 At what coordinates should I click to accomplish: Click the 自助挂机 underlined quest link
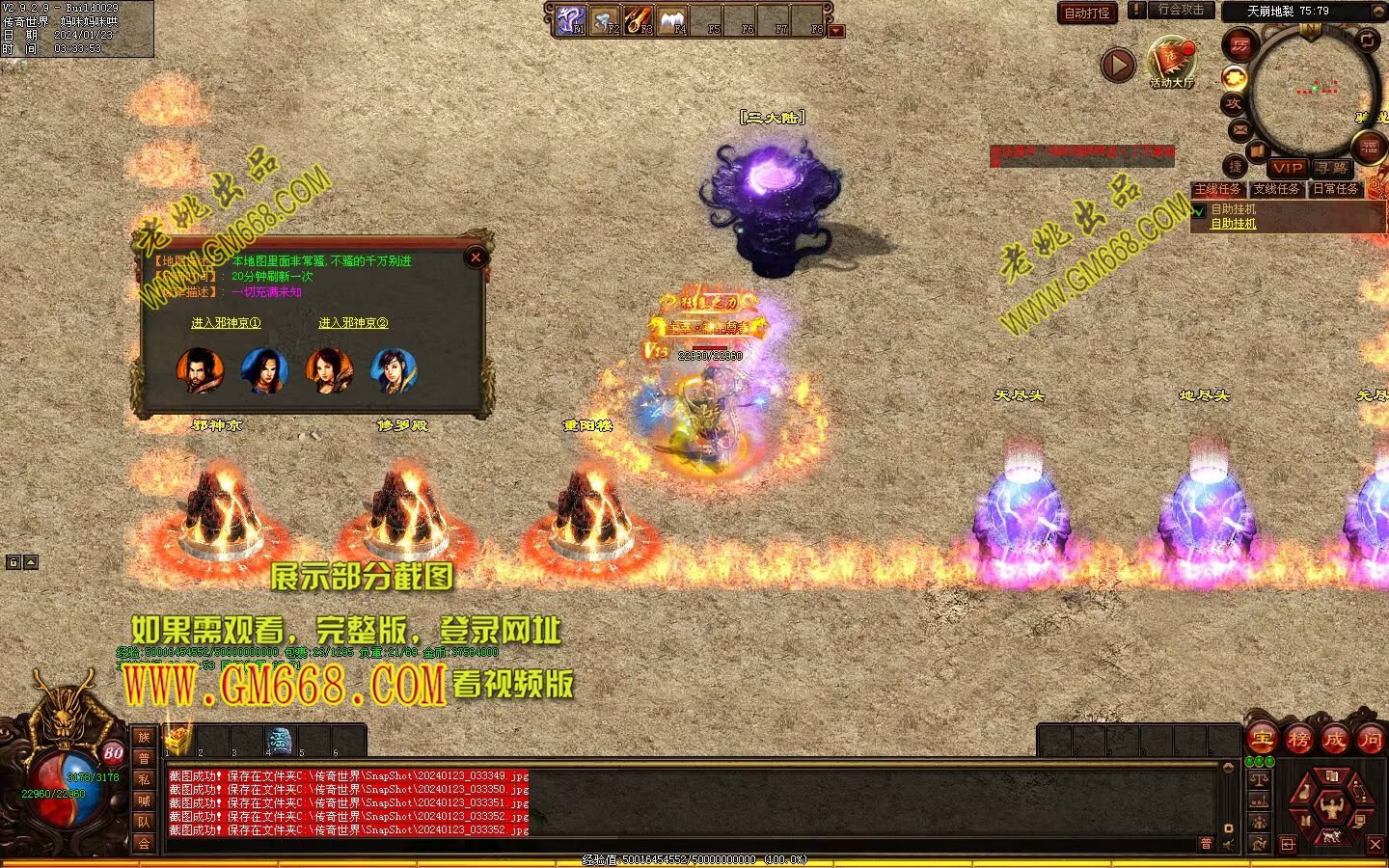[1234, 224]
